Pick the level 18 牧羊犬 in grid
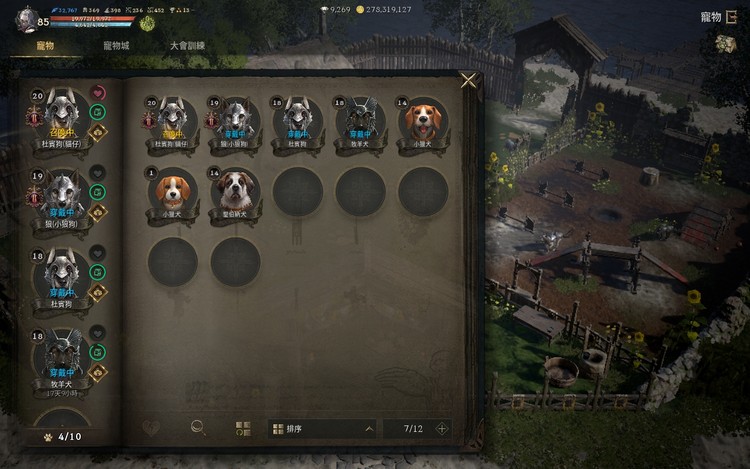This screenshot has width=750, height=469. (x=360, y=119)
